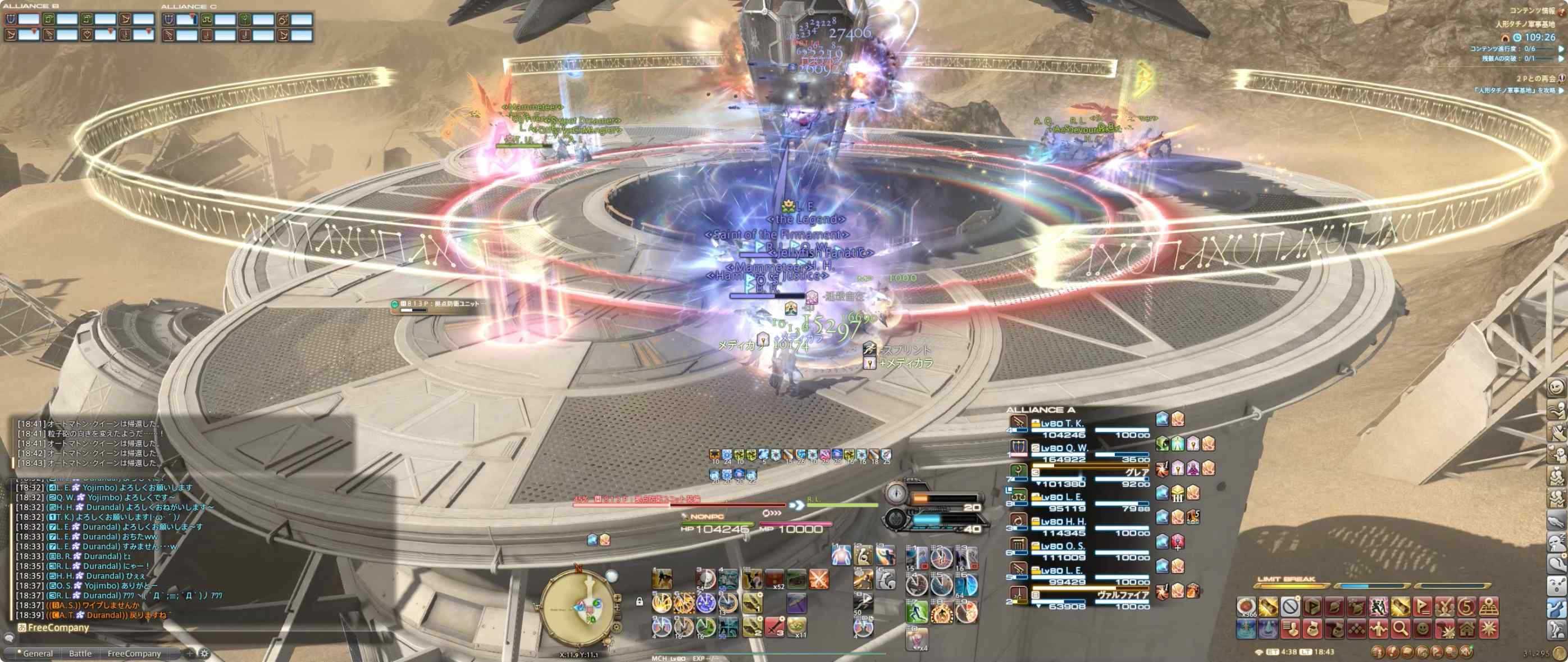Open the plus menu next to chat tabs
Screen dimensions: 1568x662
190,655
